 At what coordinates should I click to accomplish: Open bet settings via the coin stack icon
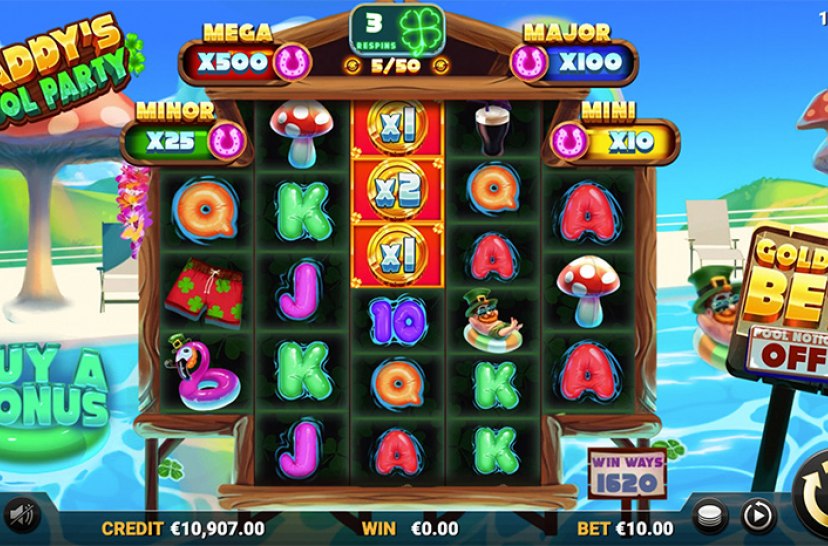tap(708, 515)
